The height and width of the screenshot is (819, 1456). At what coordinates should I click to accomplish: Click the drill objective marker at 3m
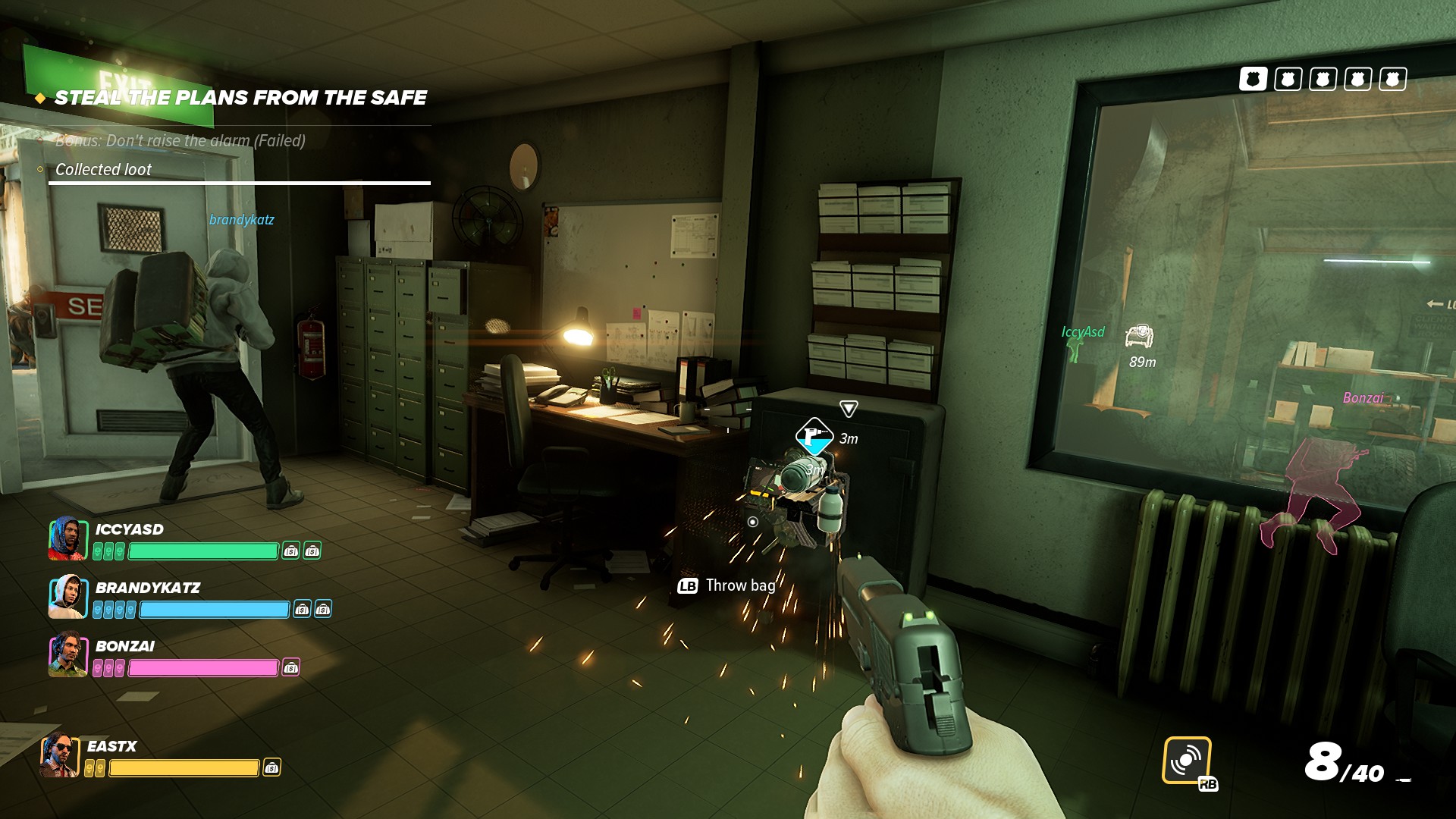814,436
